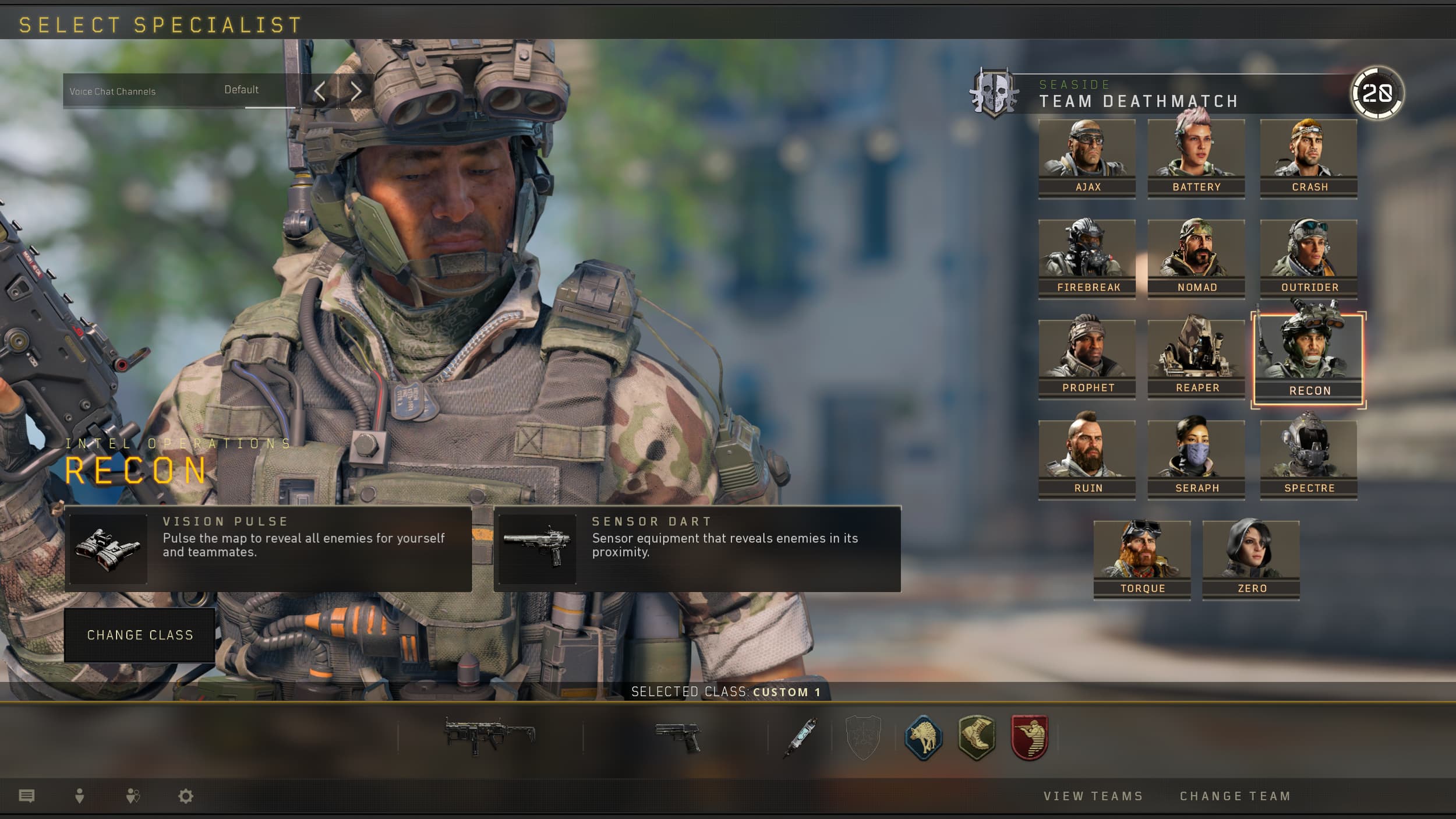
Task: Open the settings gear icon
Action: [x=186, y=796]
